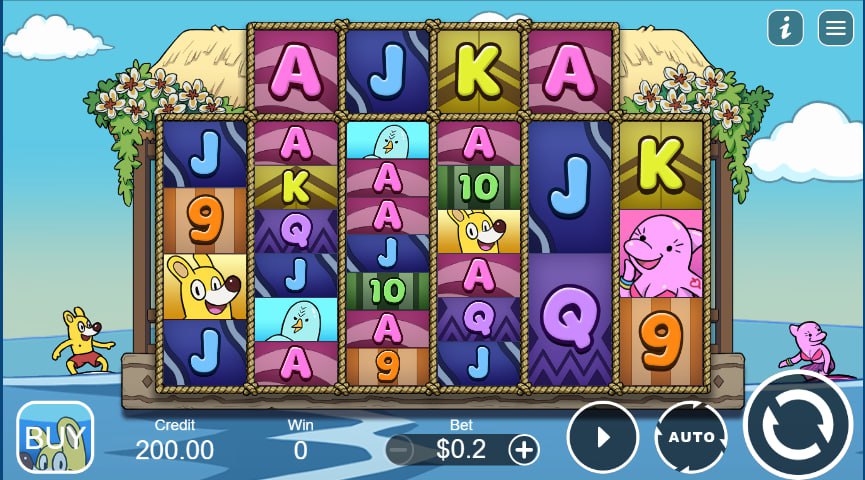Activate AUTO spin mode

coord(691,437)
